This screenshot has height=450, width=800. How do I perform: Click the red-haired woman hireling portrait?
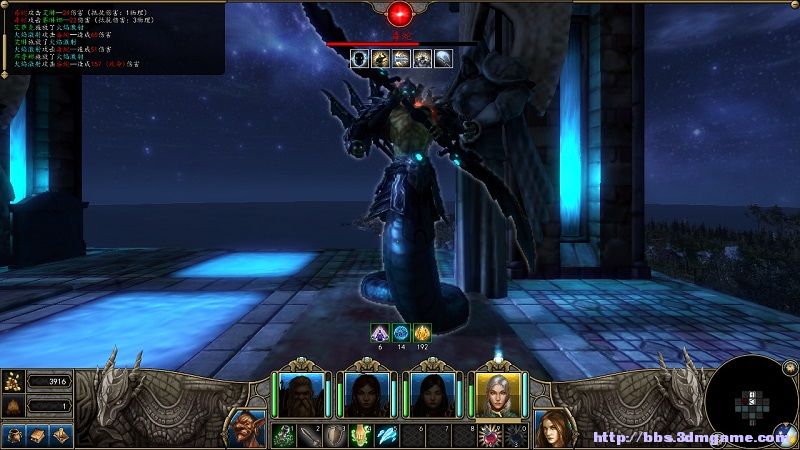pos(553,428)
